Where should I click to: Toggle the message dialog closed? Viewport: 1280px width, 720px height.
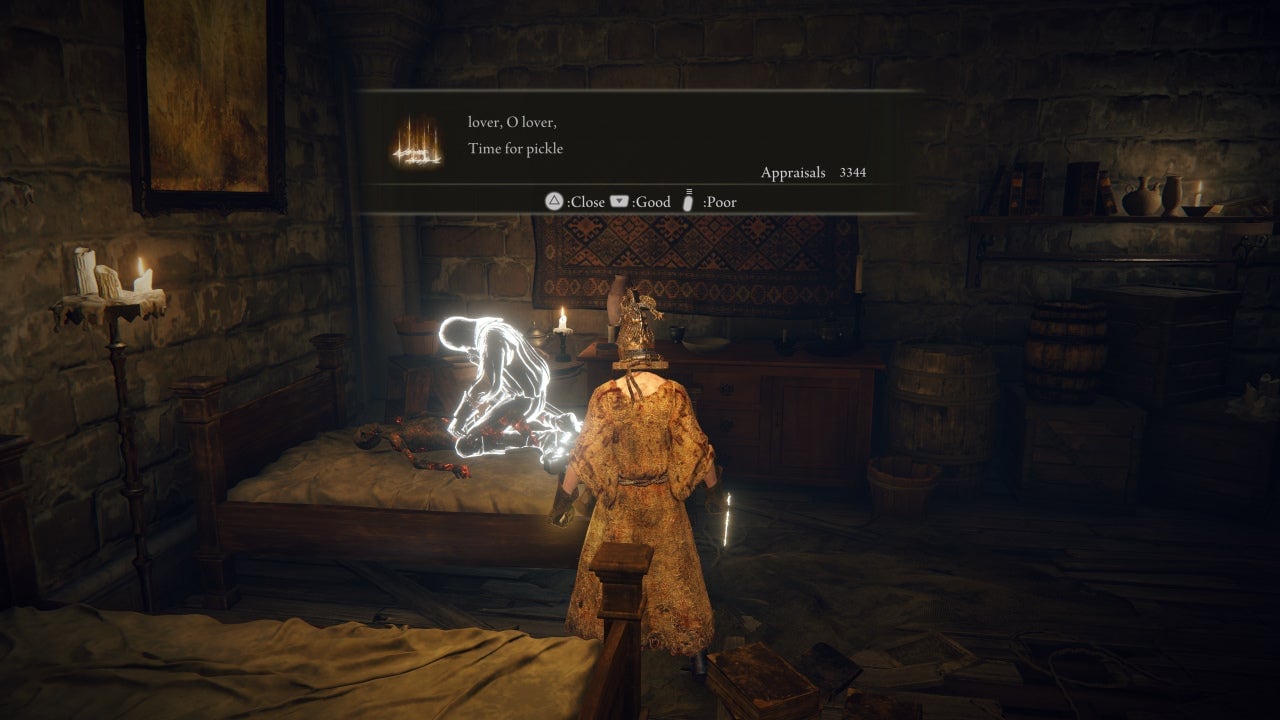coord(587,202)
